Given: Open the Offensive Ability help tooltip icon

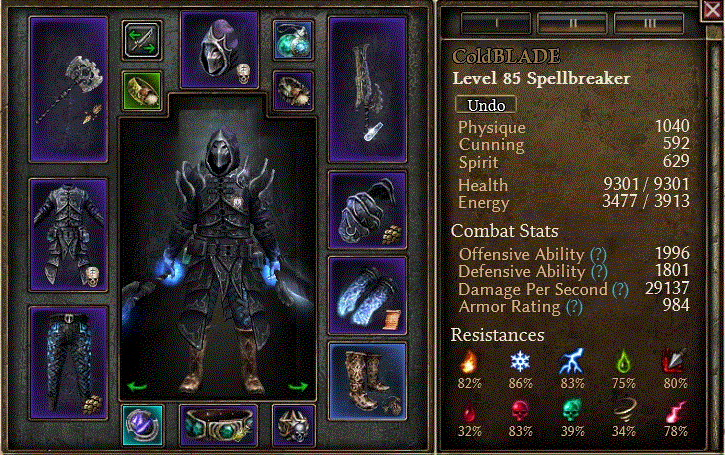Looking at the screenshot, I should click(599, 254).
